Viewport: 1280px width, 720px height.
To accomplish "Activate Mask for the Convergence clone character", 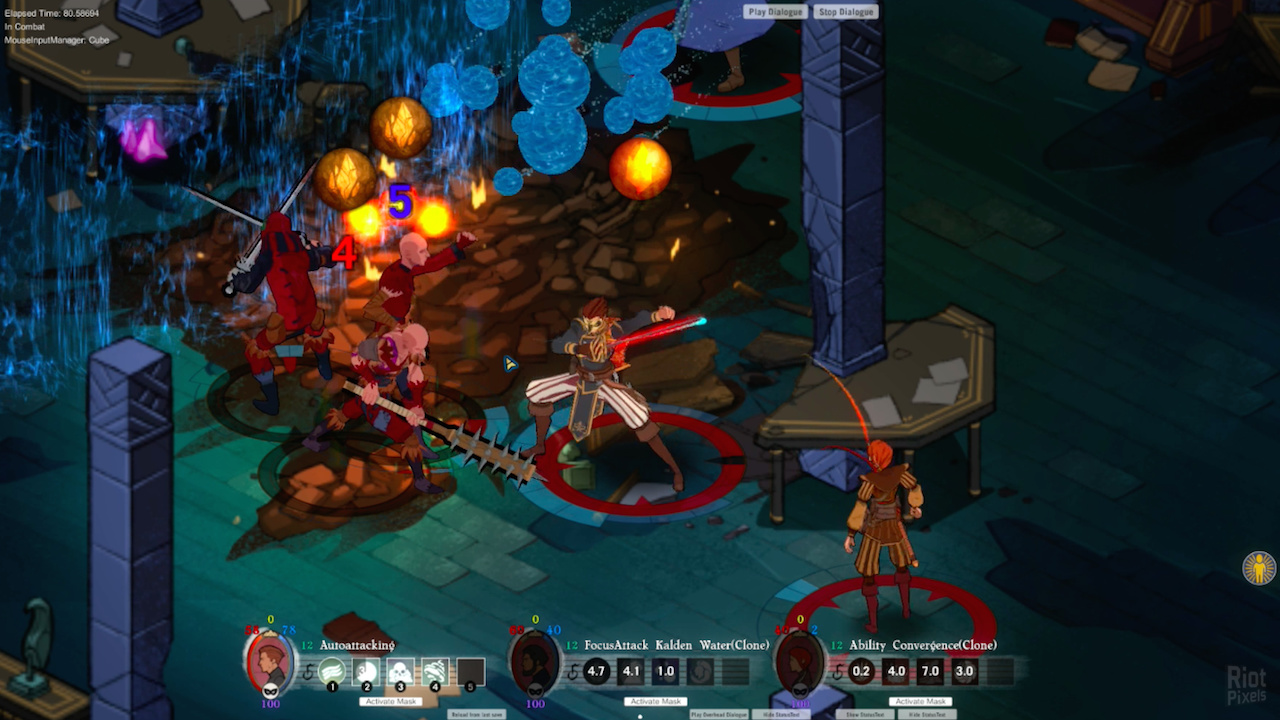I will (x=921, y=701).
